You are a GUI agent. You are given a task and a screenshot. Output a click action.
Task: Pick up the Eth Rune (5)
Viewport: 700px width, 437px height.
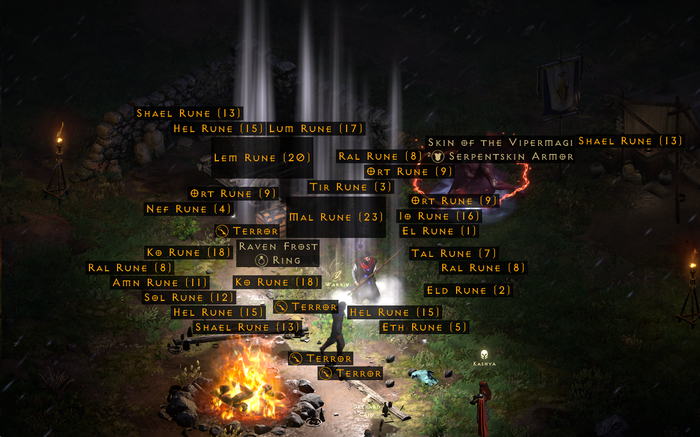point(424,327)
